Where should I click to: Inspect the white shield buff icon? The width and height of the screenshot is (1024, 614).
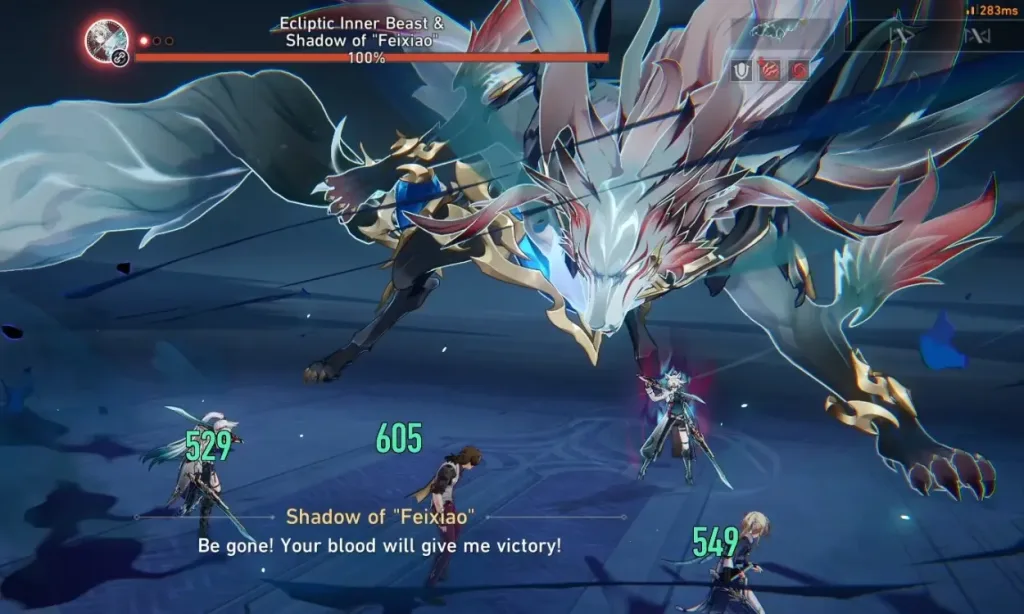(x=742, y=70)
